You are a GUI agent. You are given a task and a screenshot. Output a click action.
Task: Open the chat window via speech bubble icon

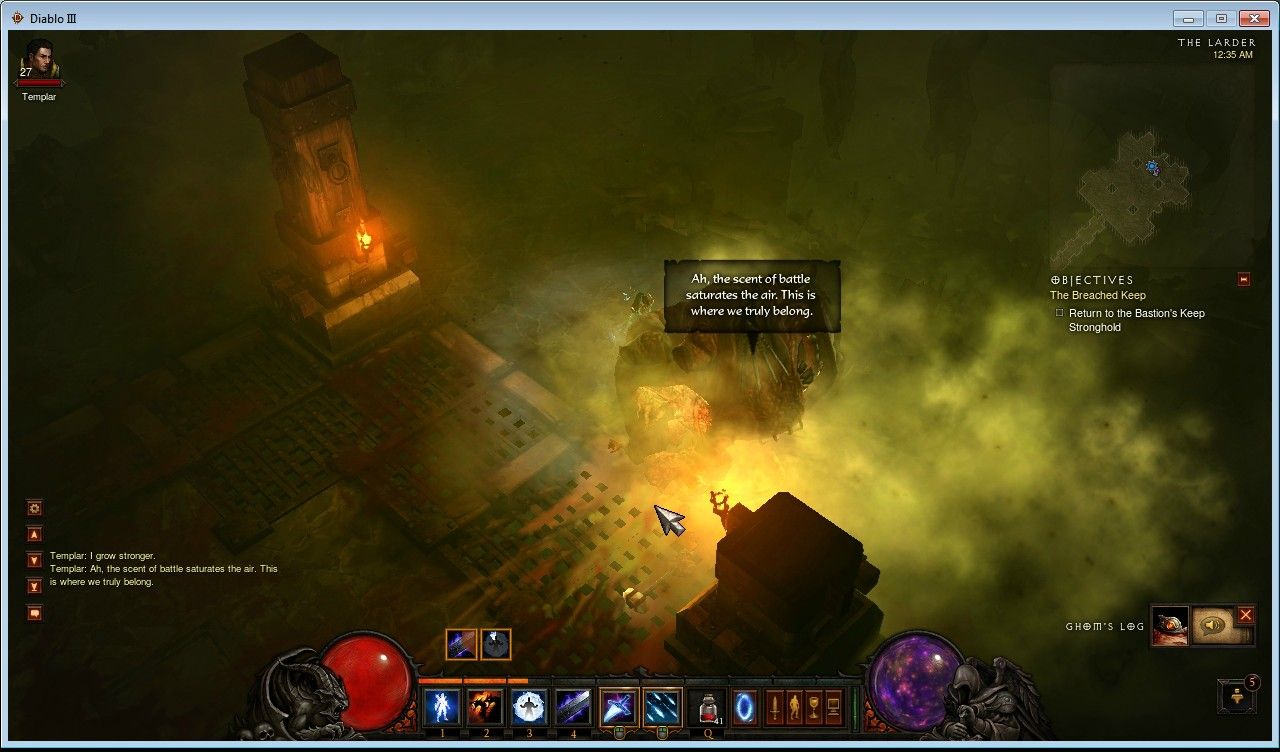[x=35, y=612]
